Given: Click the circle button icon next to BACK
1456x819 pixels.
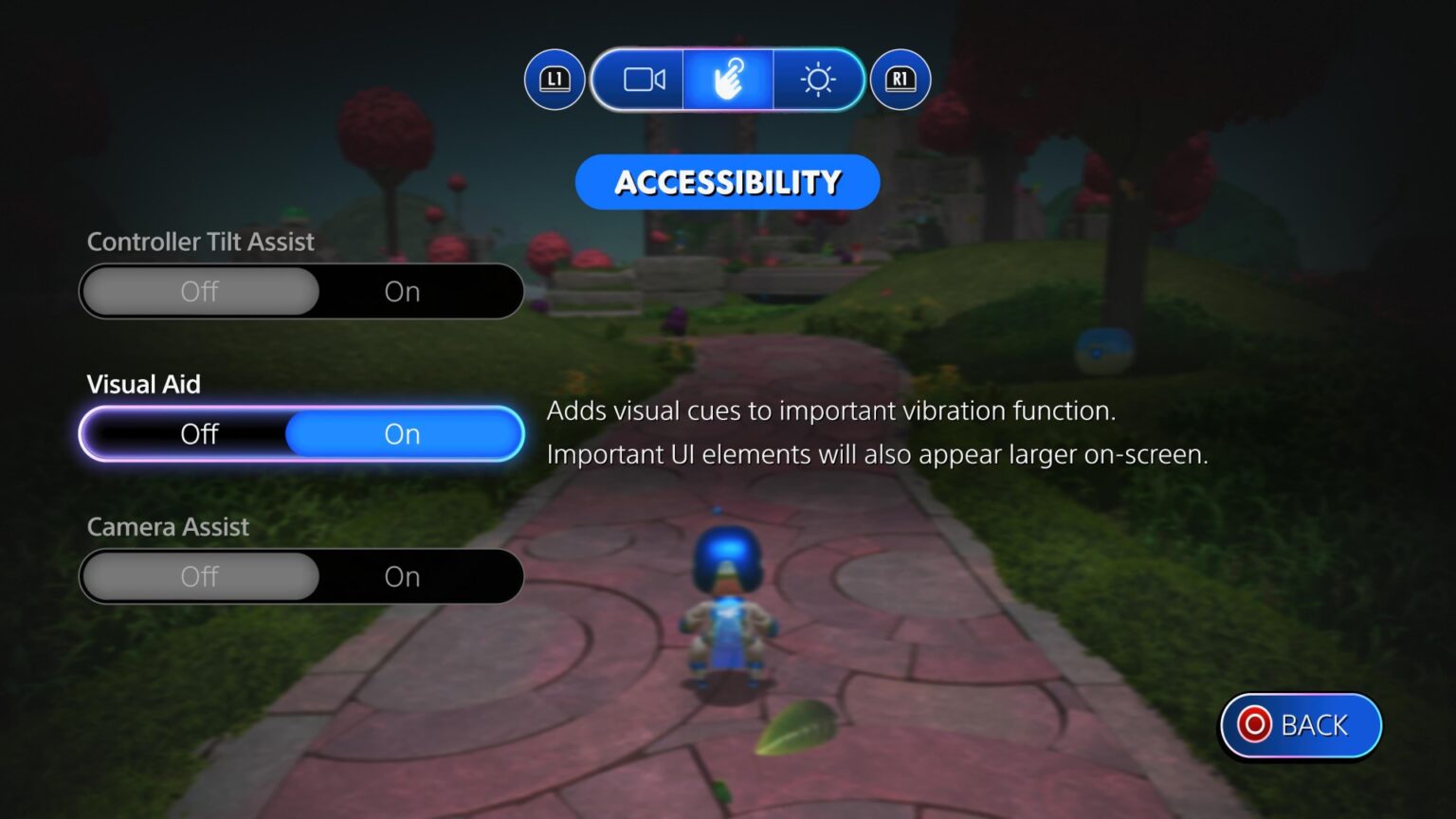Looking at the screenshot, I should tap(1253, 725).
